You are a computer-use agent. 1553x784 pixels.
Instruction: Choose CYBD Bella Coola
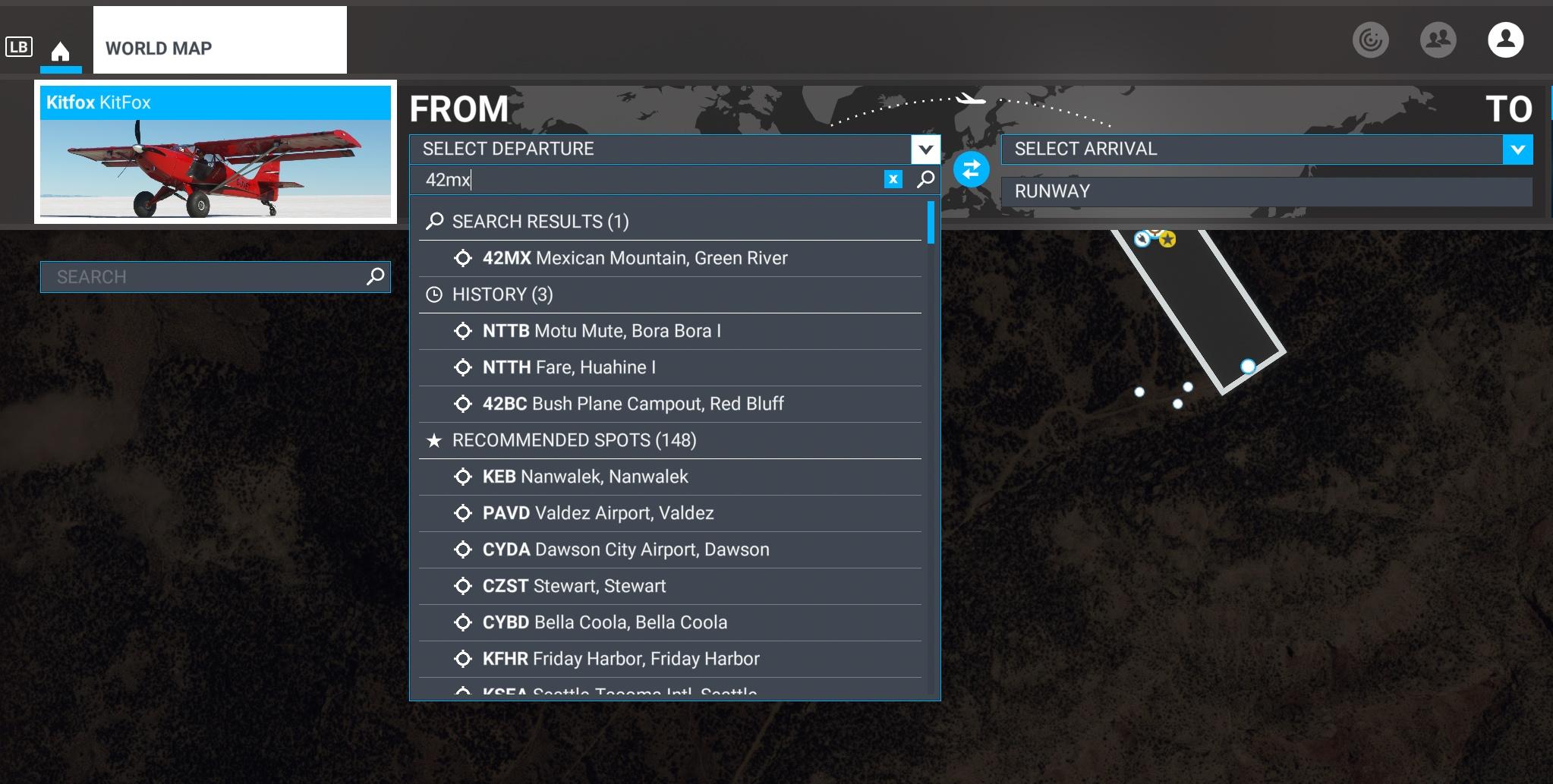[604, 622]
